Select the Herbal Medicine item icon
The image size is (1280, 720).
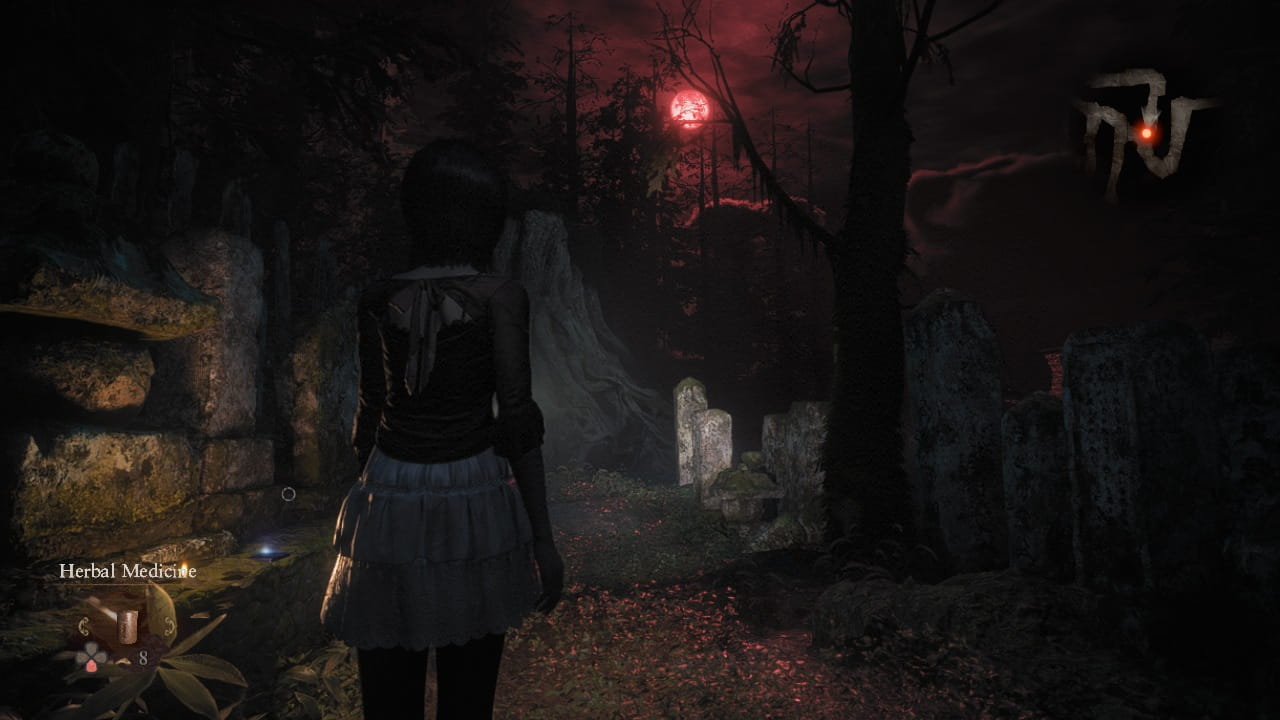(127, 627)
